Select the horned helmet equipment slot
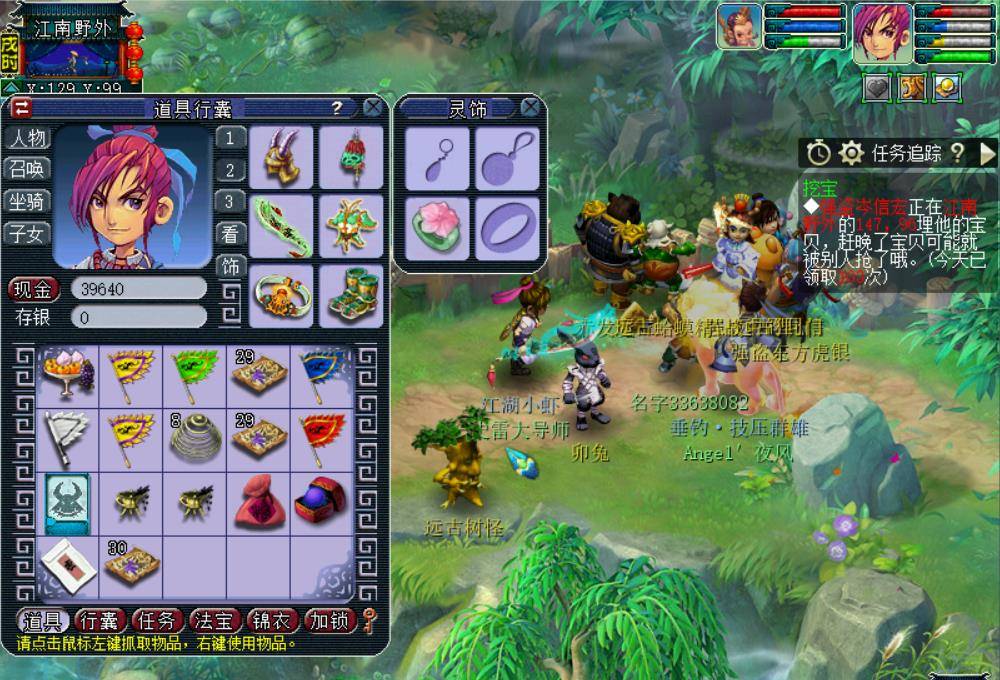The width and height of the screenshot is (1000, 680). tap(281, 157)
